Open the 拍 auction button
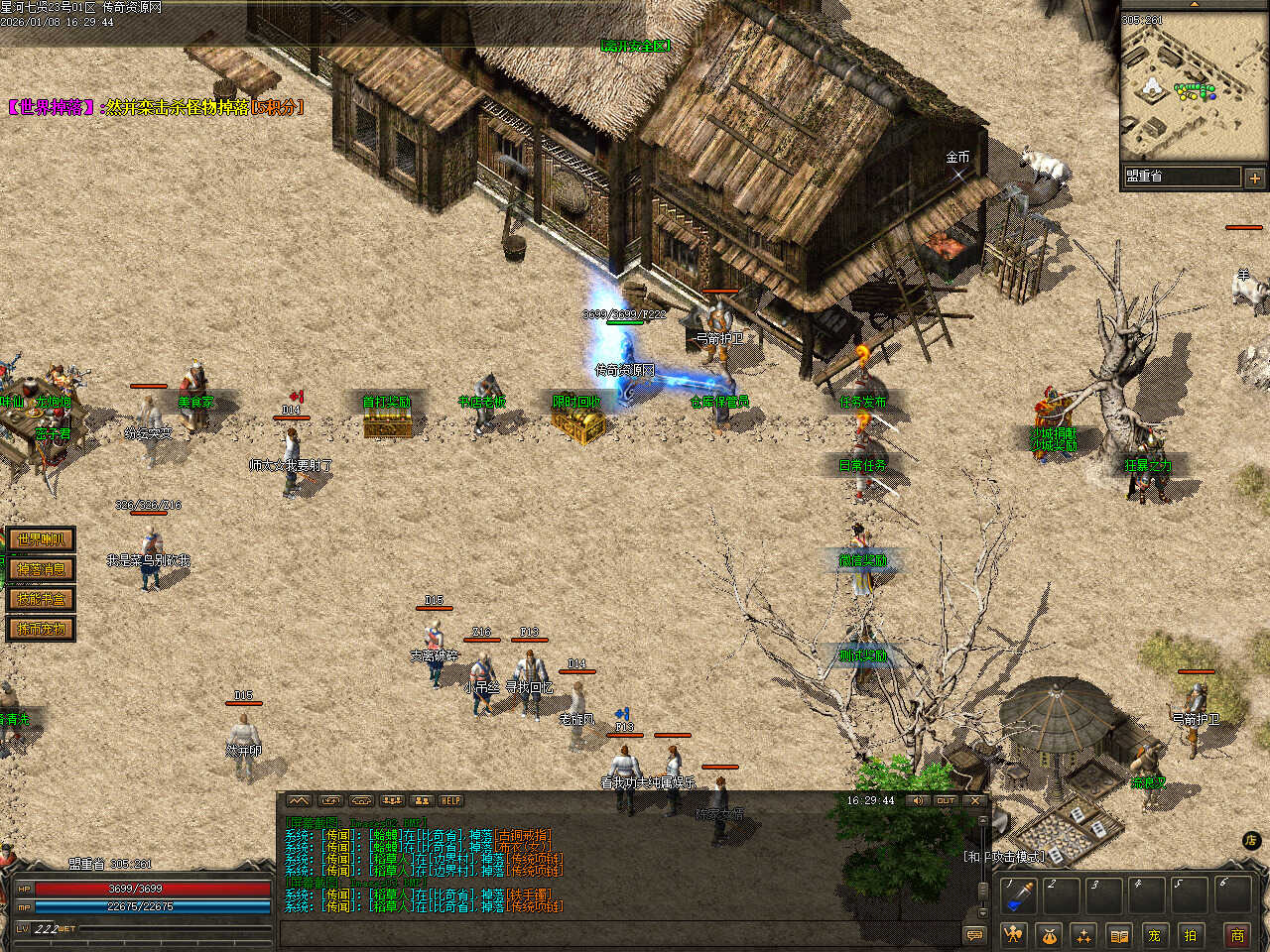Screen dimensions: 1270x952 (x=1190, y=935)
